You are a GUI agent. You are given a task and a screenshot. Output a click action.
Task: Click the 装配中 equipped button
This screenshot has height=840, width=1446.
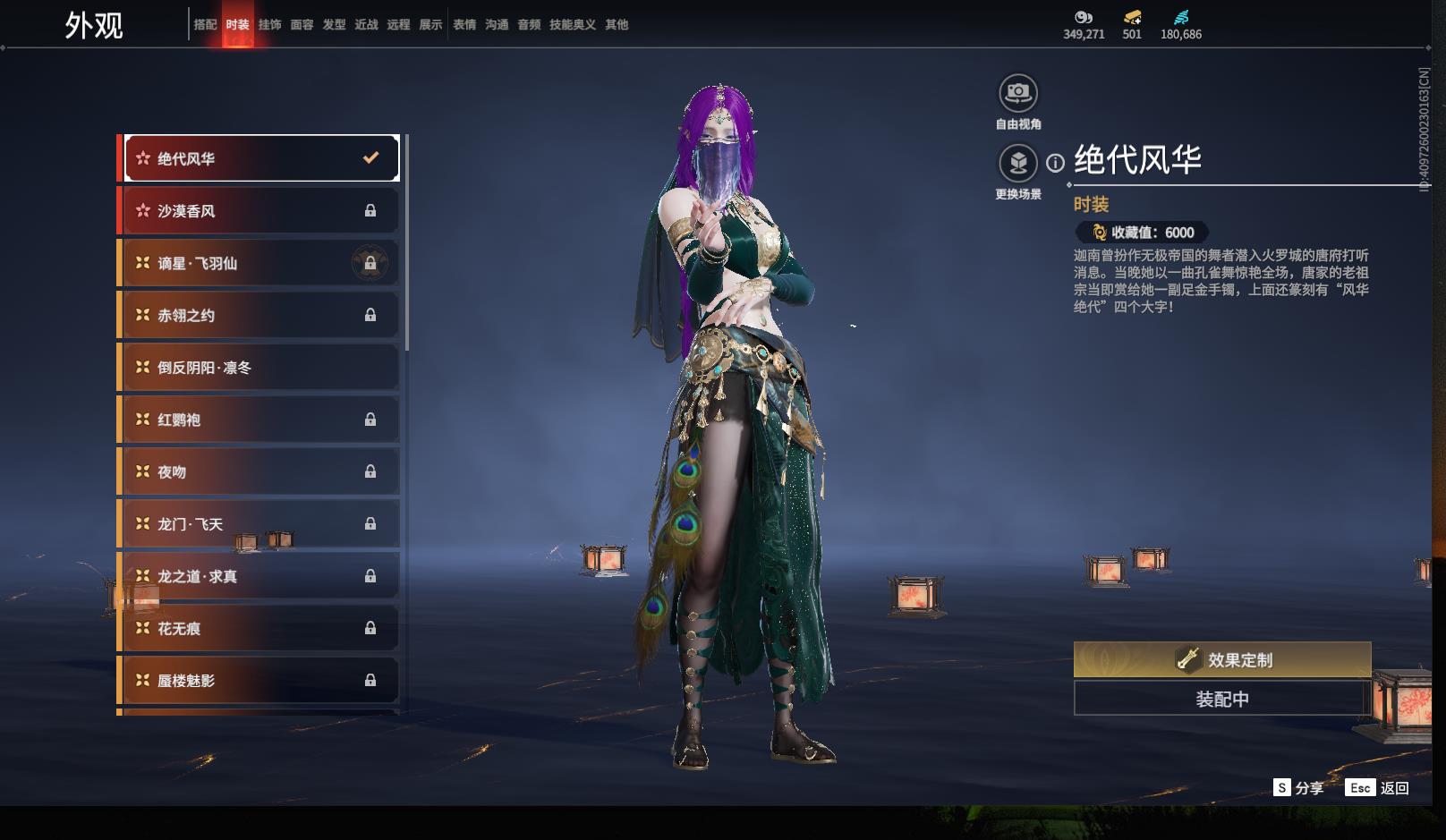pos(1221,699)
